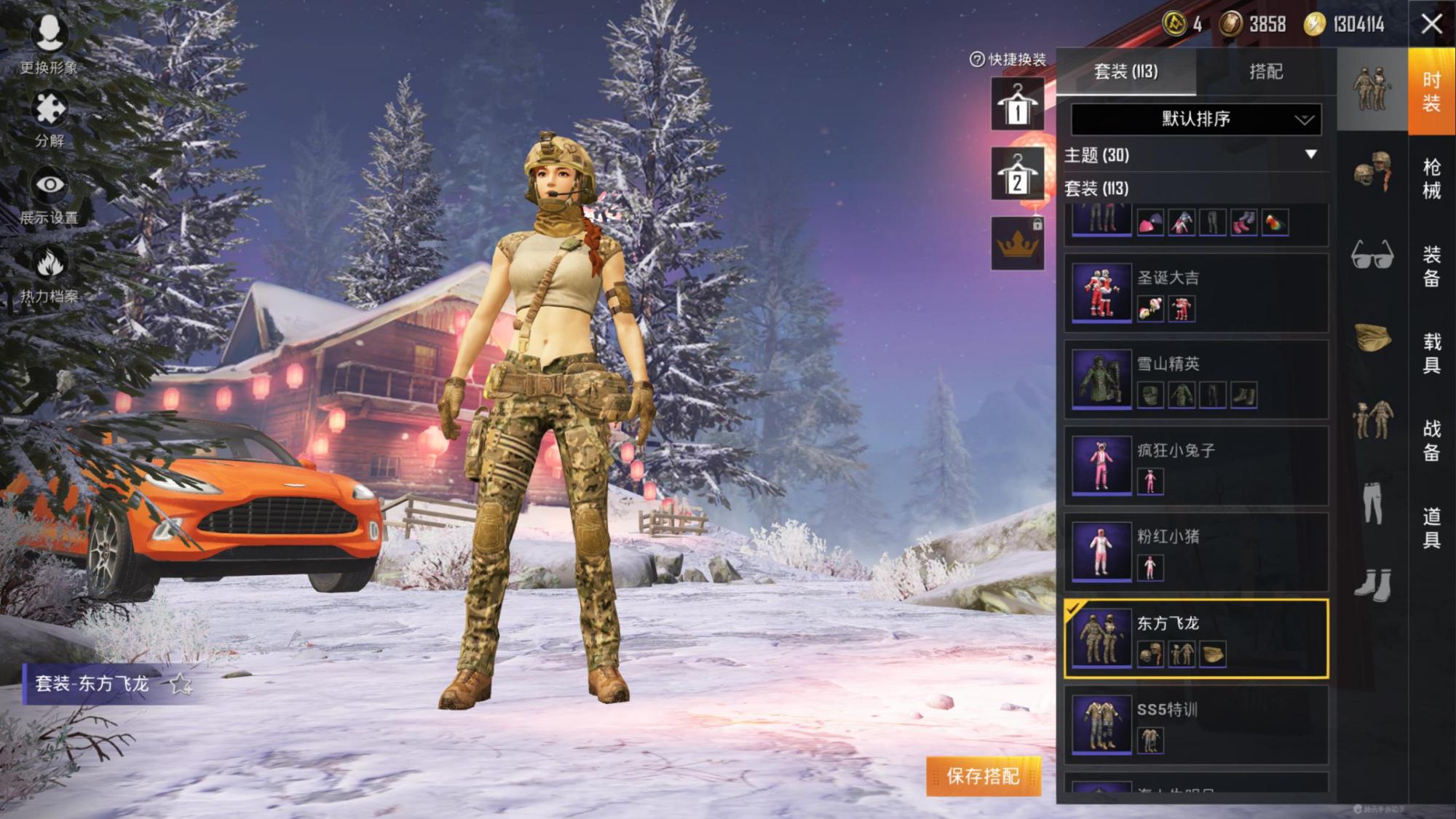Open the 枪械 firearms category

tap(1431, 178)
